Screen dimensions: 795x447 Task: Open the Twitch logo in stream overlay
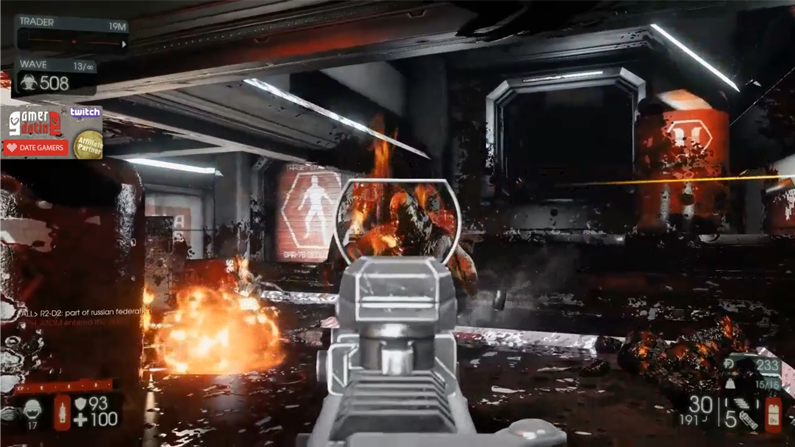click(x=86, y=114)
